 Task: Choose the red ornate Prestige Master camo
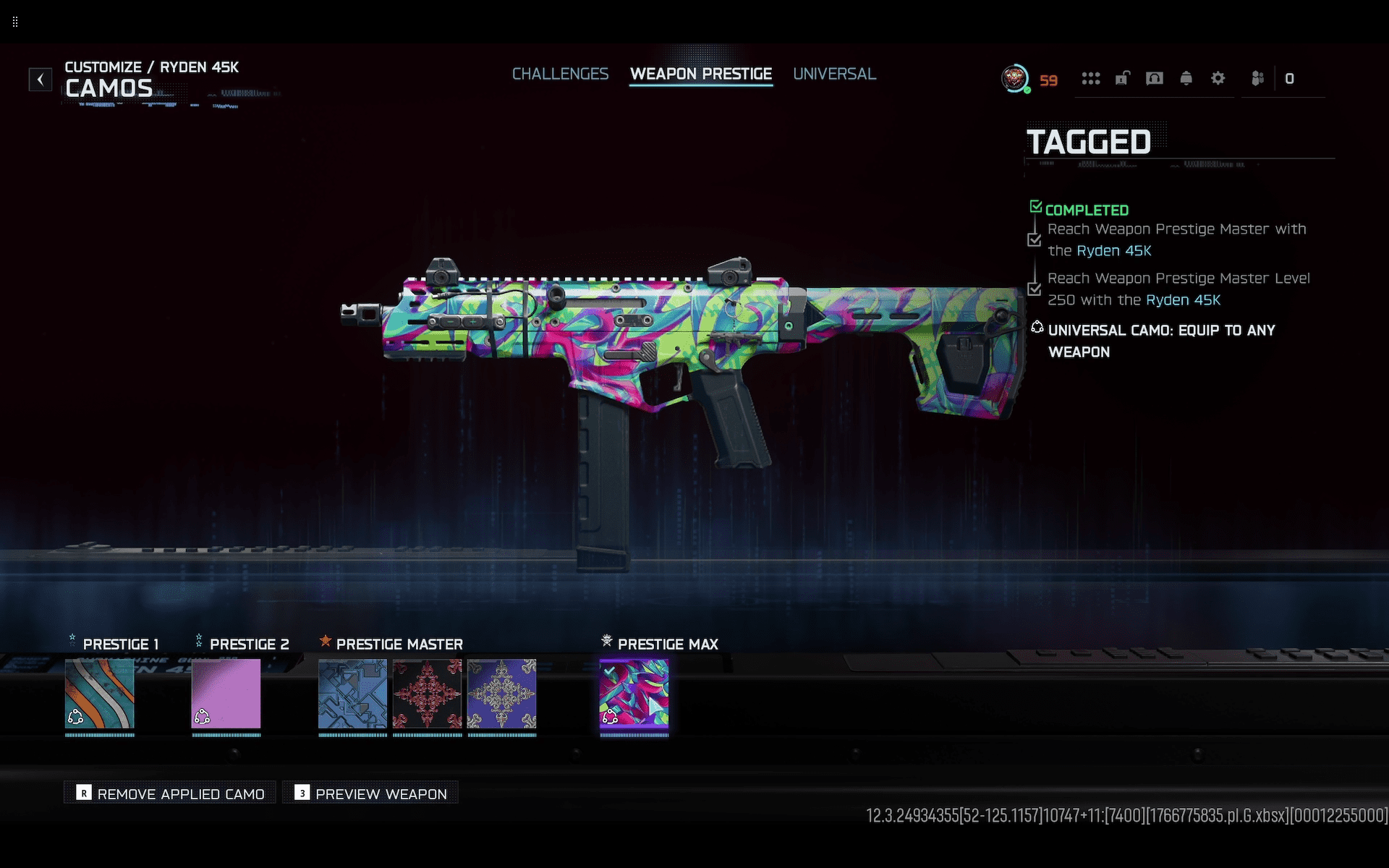tap(427, 694)
